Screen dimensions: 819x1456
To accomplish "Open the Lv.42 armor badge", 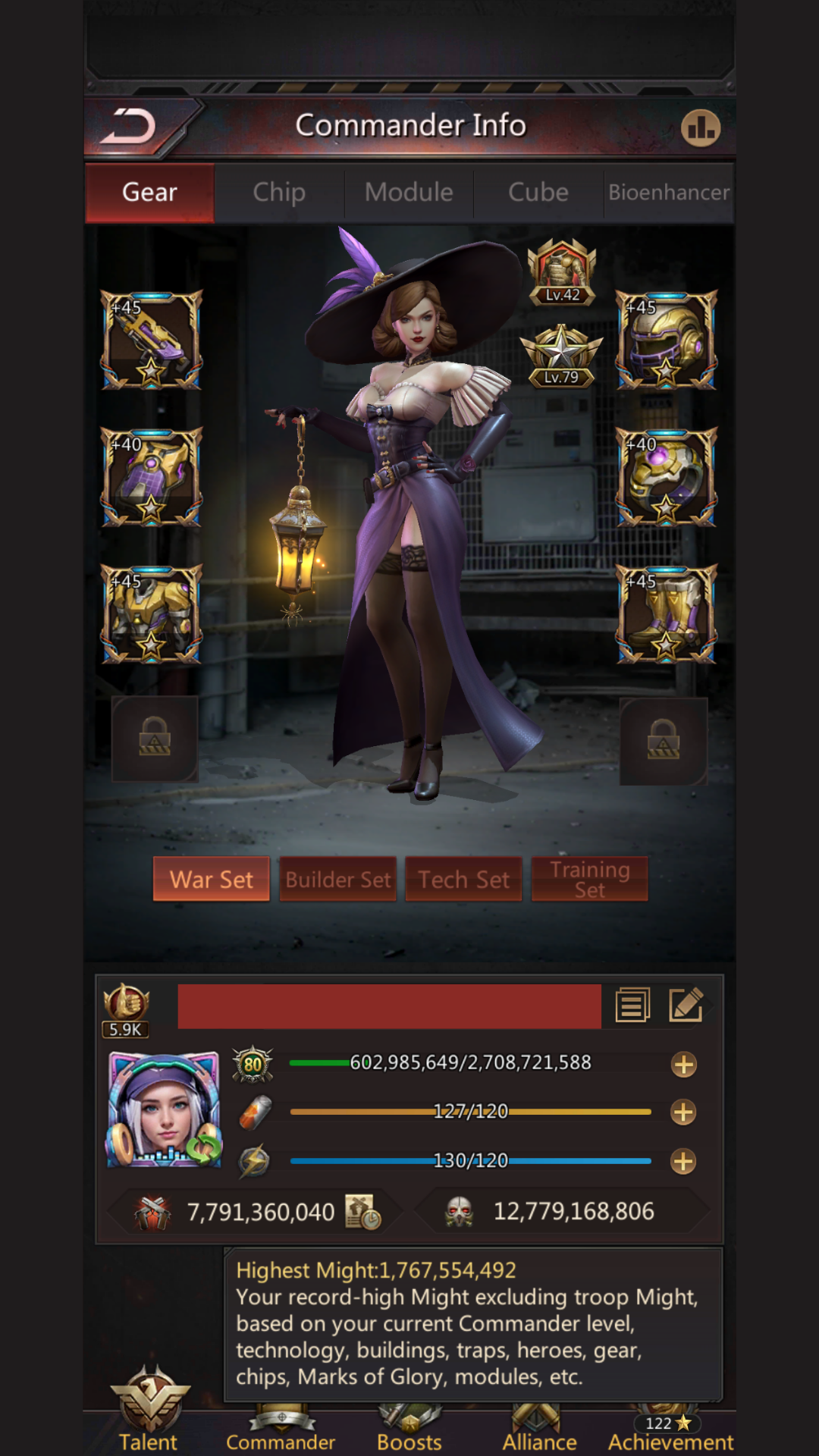I will tap(562, 271).
